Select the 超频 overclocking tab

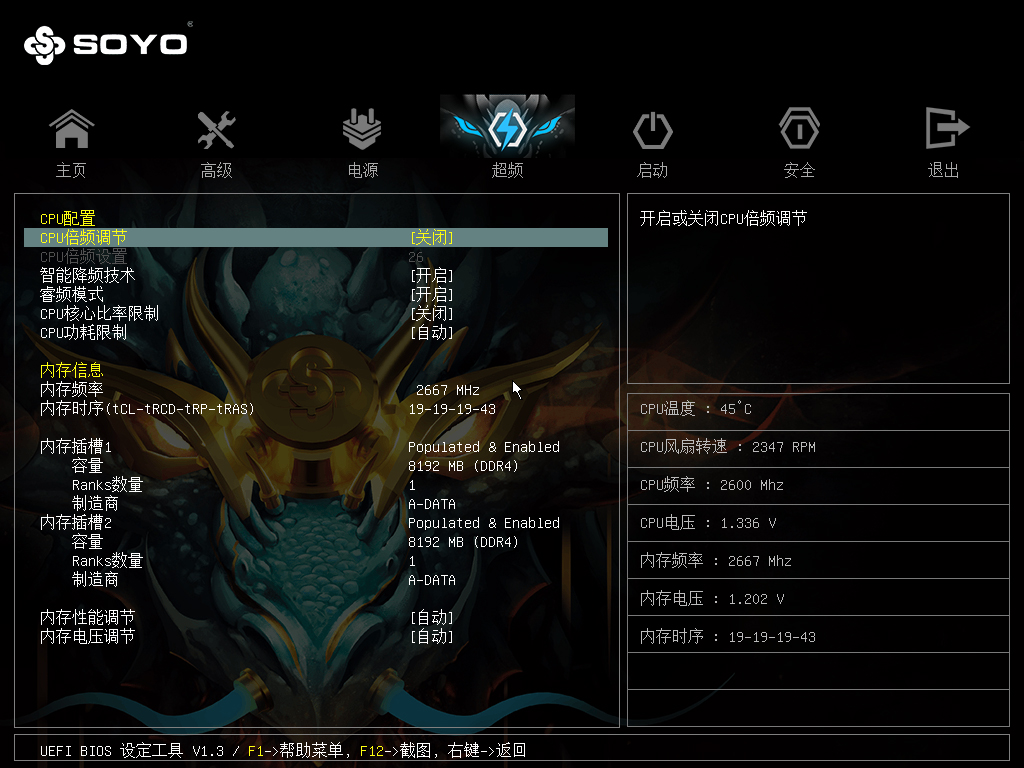click(x=507, y=140)
